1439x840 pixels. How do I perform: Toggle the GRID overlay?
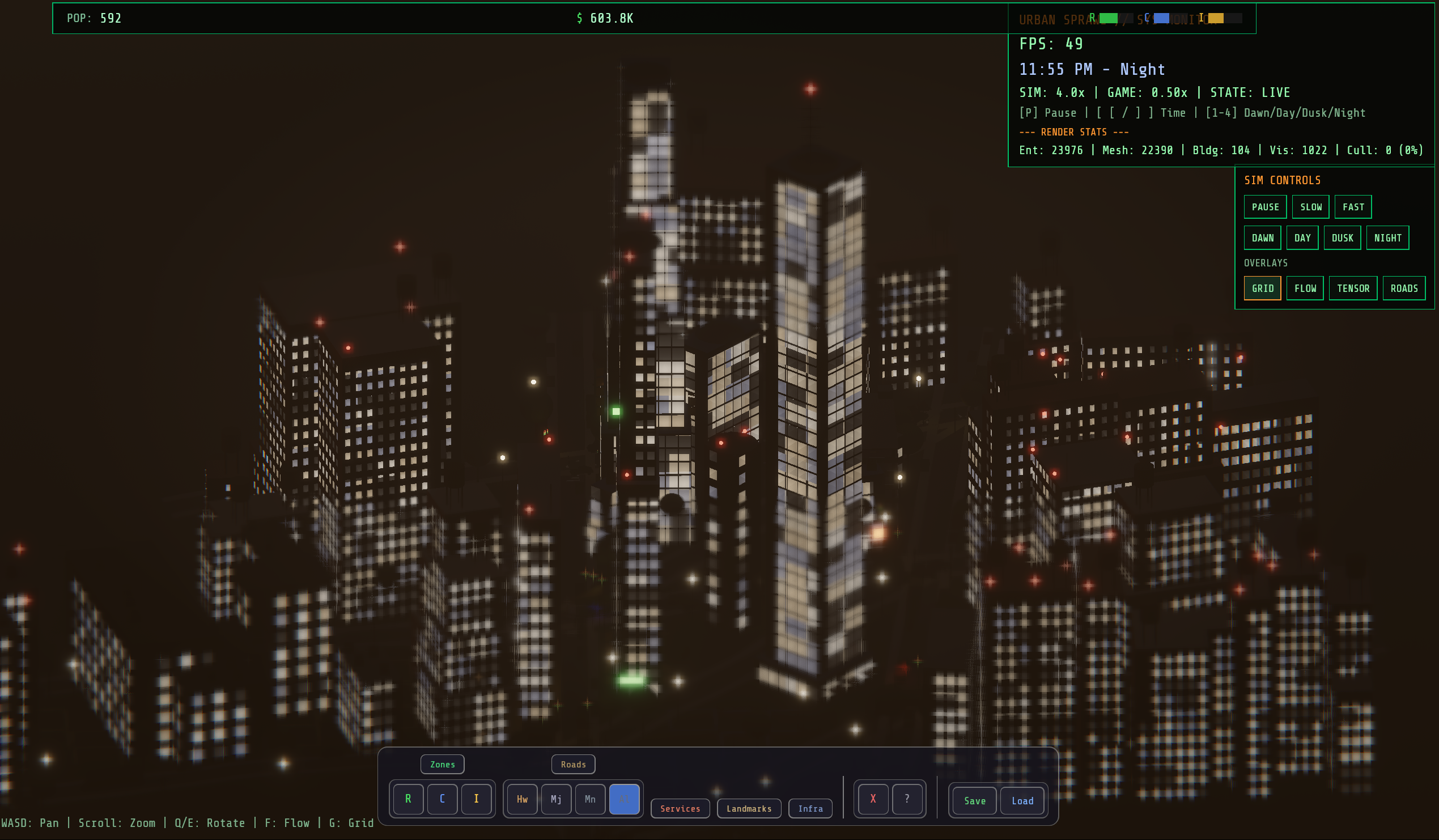click(x=1262, y=289)
